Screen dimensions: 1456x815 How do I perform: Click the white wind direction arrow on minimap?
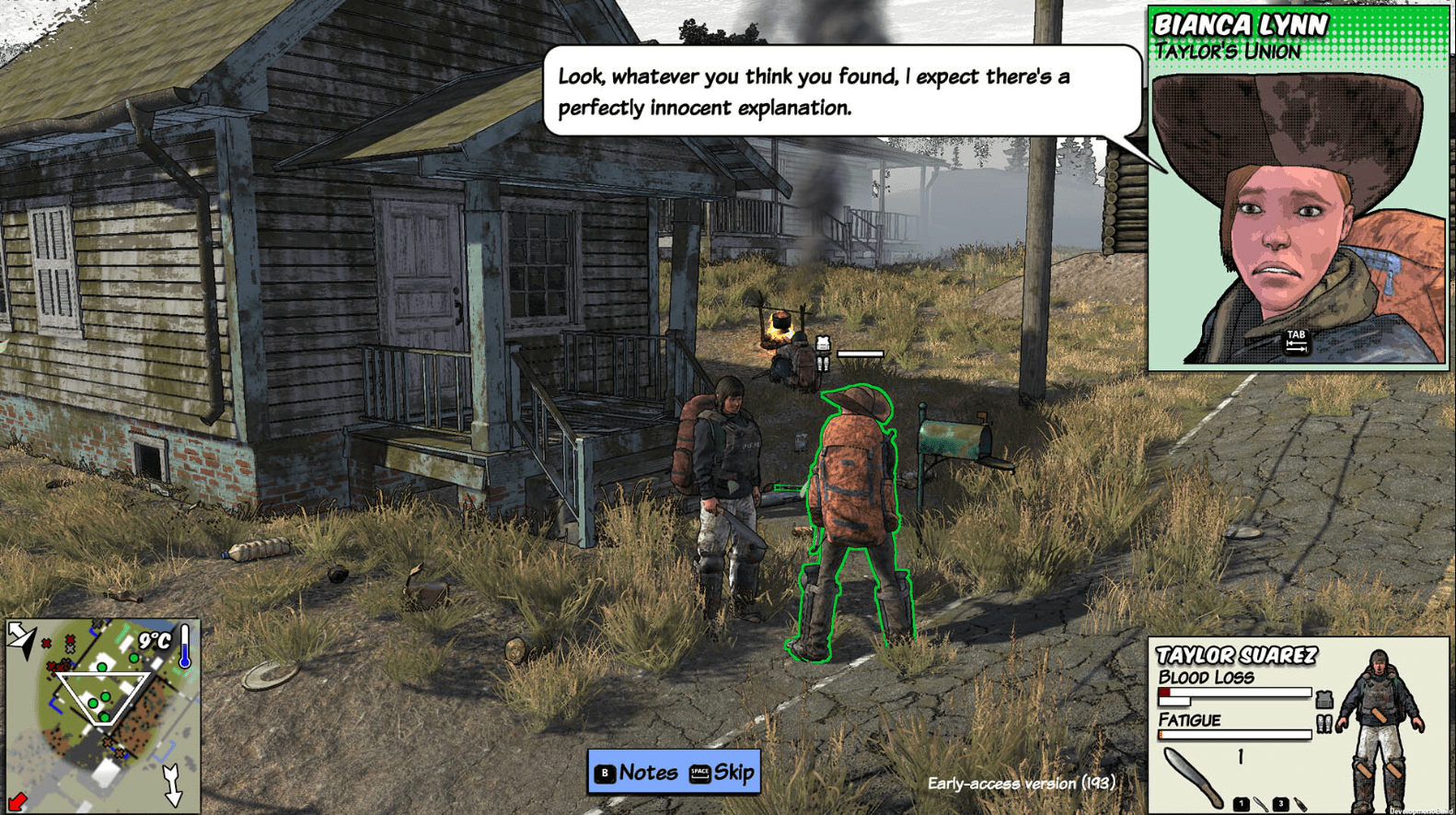[173, 786]
